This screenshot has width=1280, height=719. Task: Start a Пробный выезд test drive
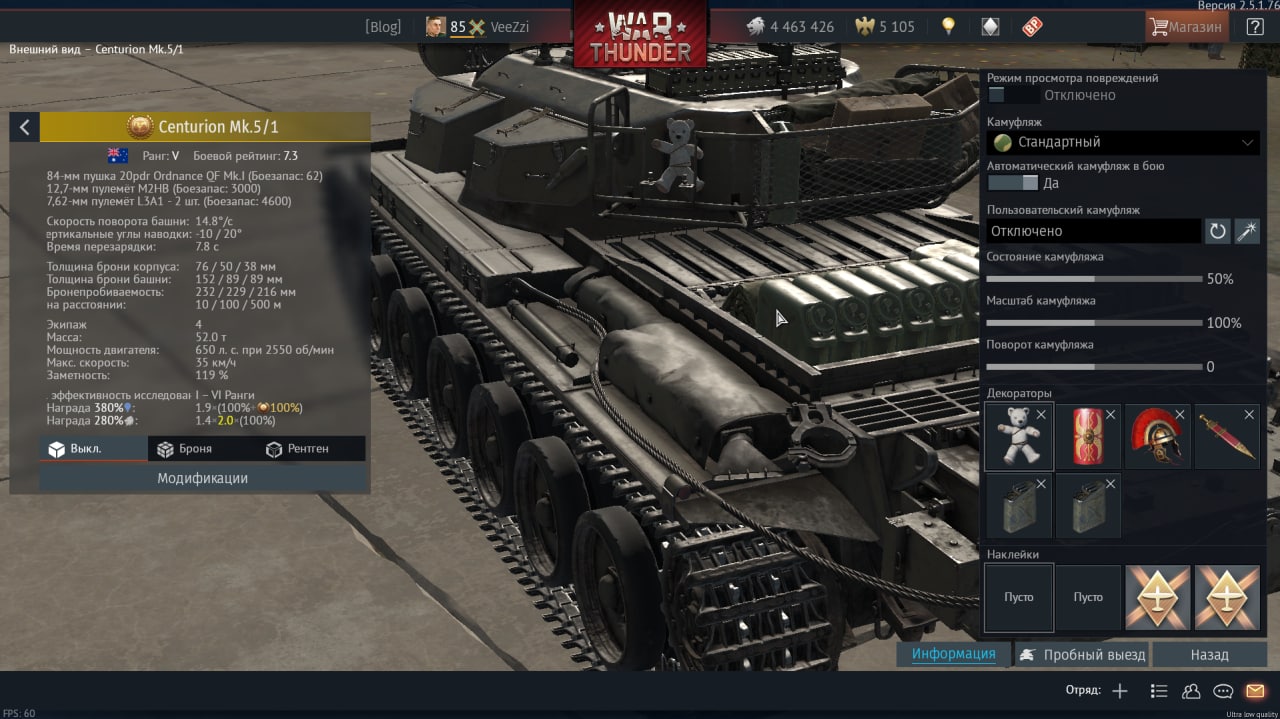coord(1083,655)
